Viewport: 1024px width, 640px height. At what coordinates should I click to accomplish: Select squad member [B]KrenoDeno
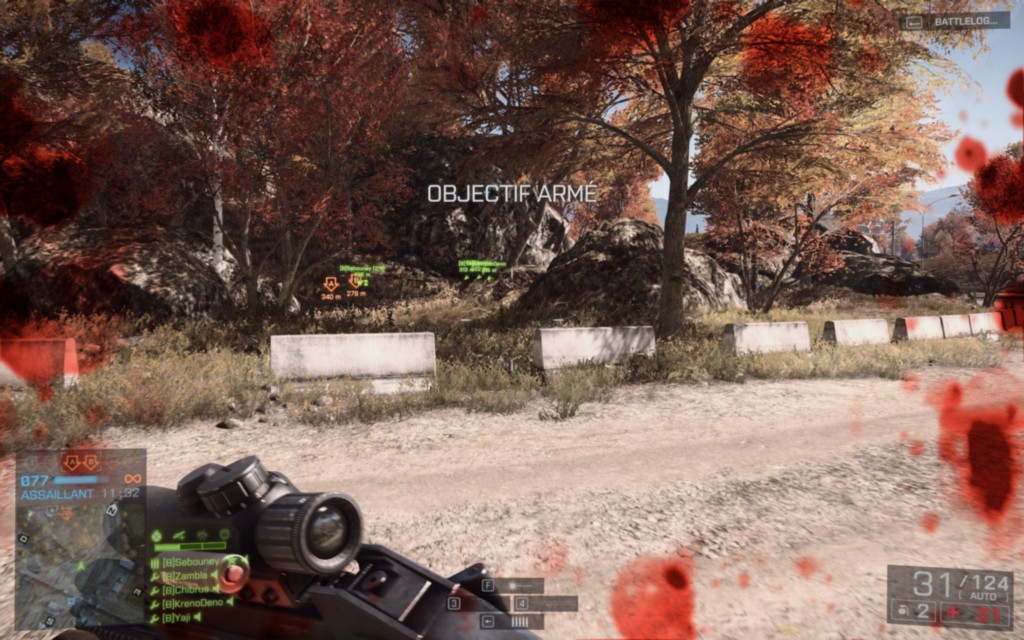192,603
